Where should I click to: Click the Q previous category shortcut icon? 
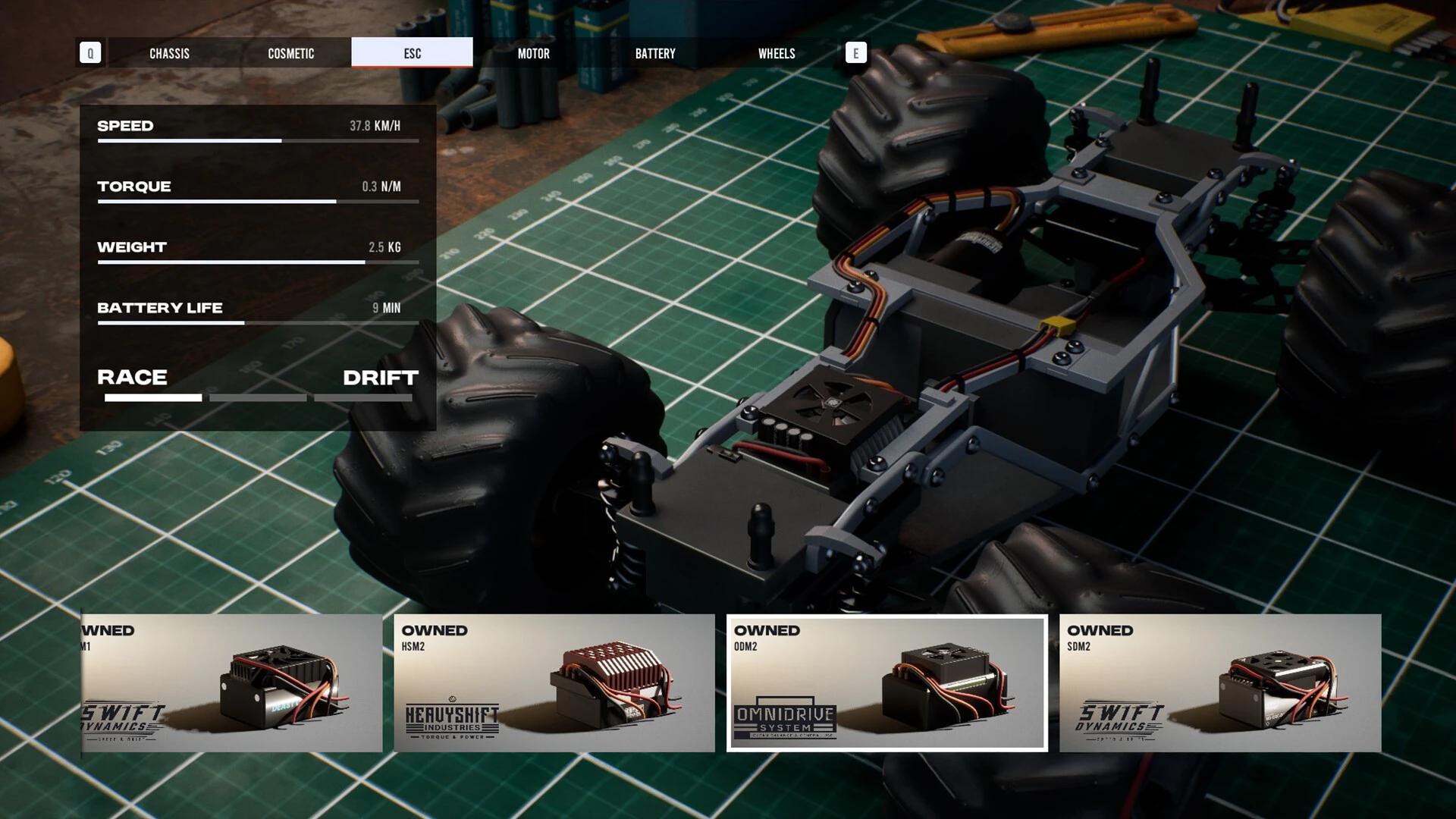pyautogui.click(x=90, y=53)
